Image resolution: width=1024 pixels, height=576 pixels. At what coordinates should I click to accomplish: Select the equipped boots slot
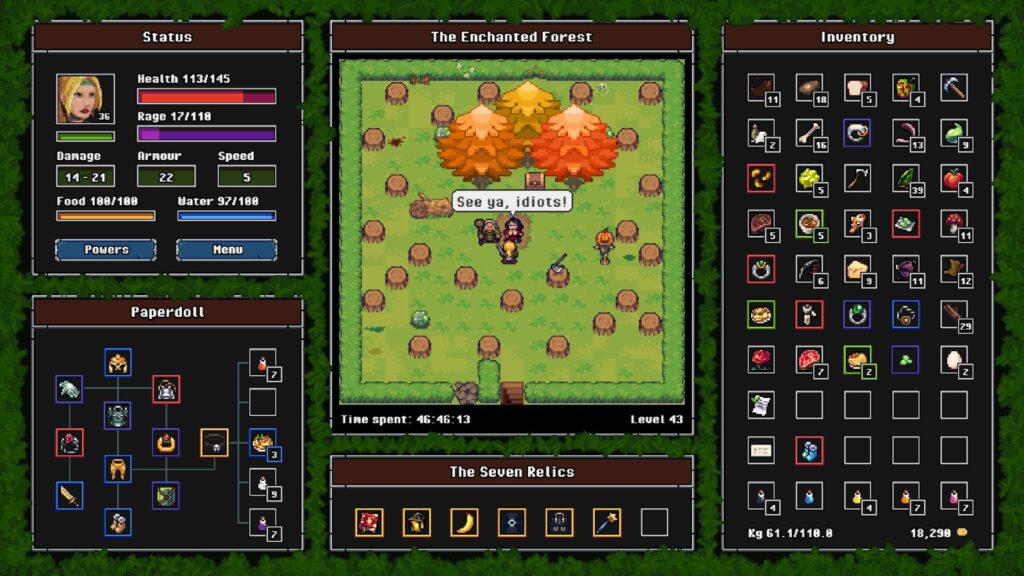(118, 521)
